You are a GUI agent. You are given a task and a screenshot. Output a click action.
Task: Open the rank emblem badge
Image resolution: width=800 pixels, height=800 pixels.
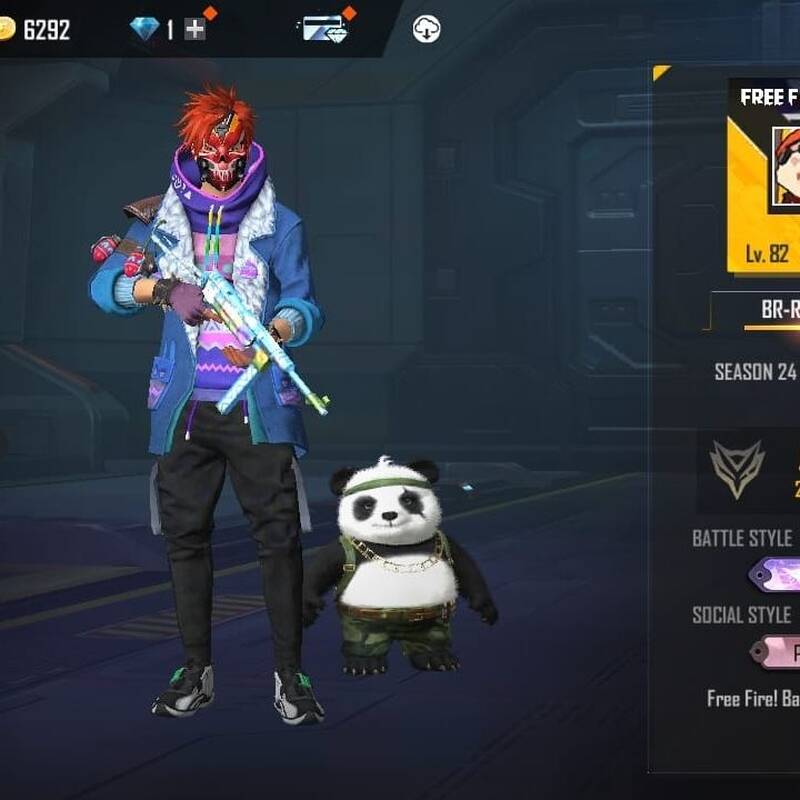point(737,470)
